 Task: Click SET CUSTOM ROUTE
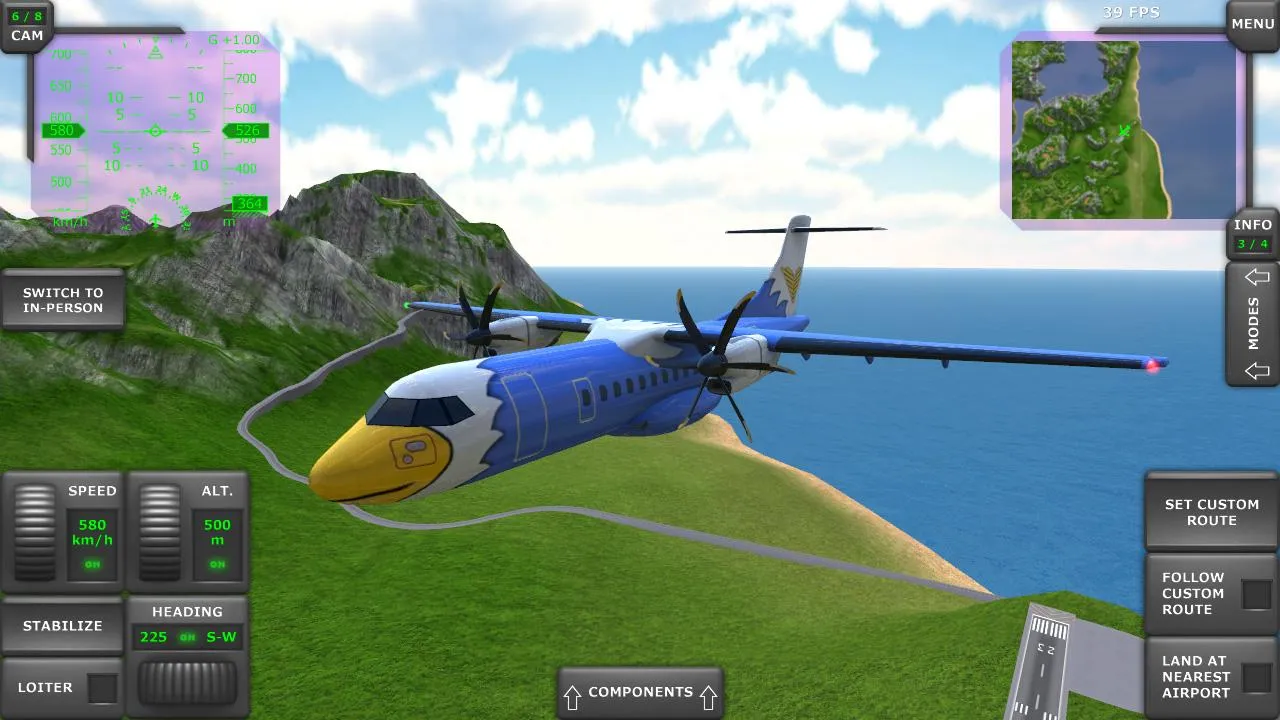click(x=1211, y=512)
